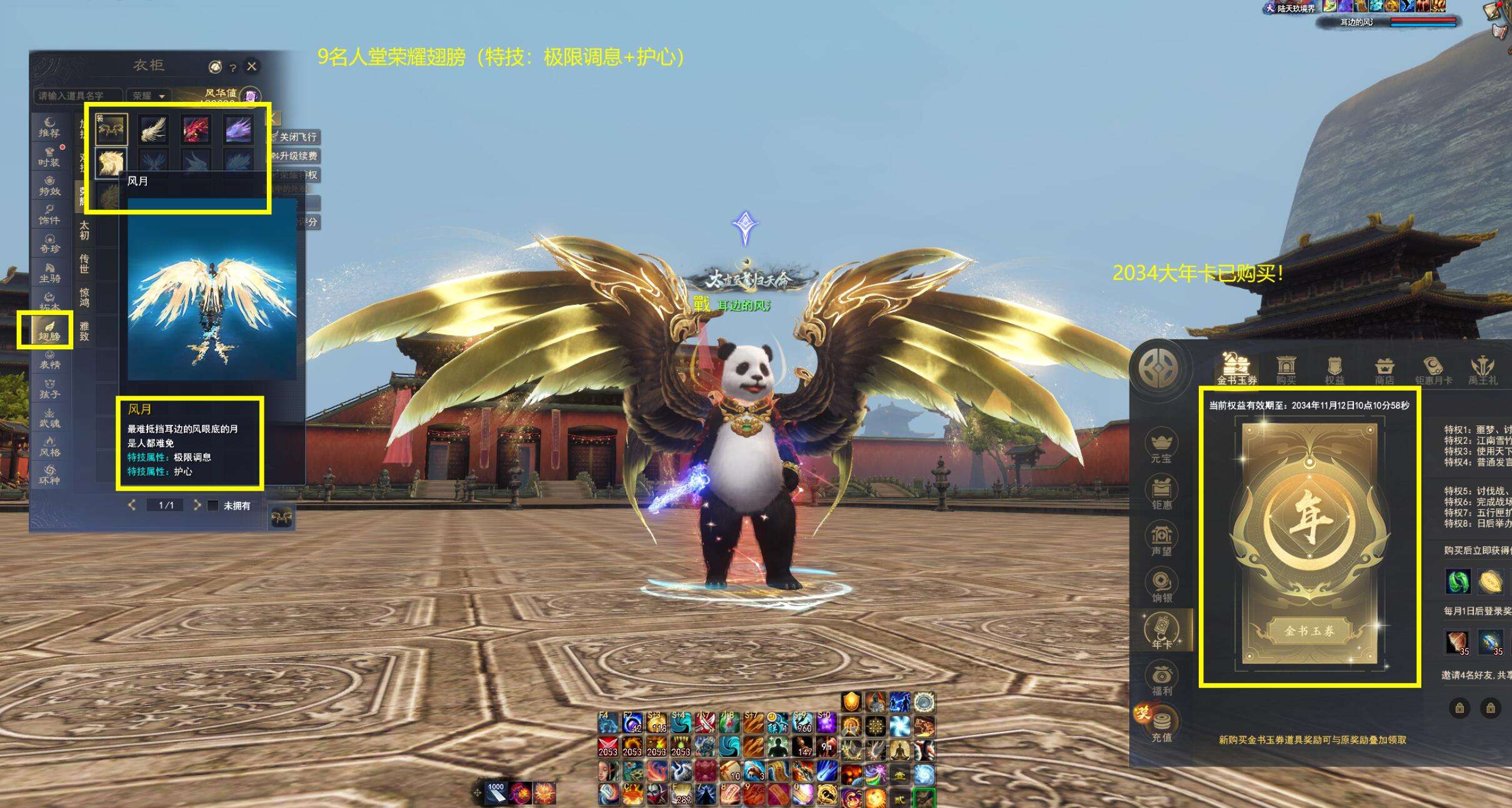Click the 充值 recharge button
The height and width of the screenshot is (808, 1512).
[x=1161, y=726]
